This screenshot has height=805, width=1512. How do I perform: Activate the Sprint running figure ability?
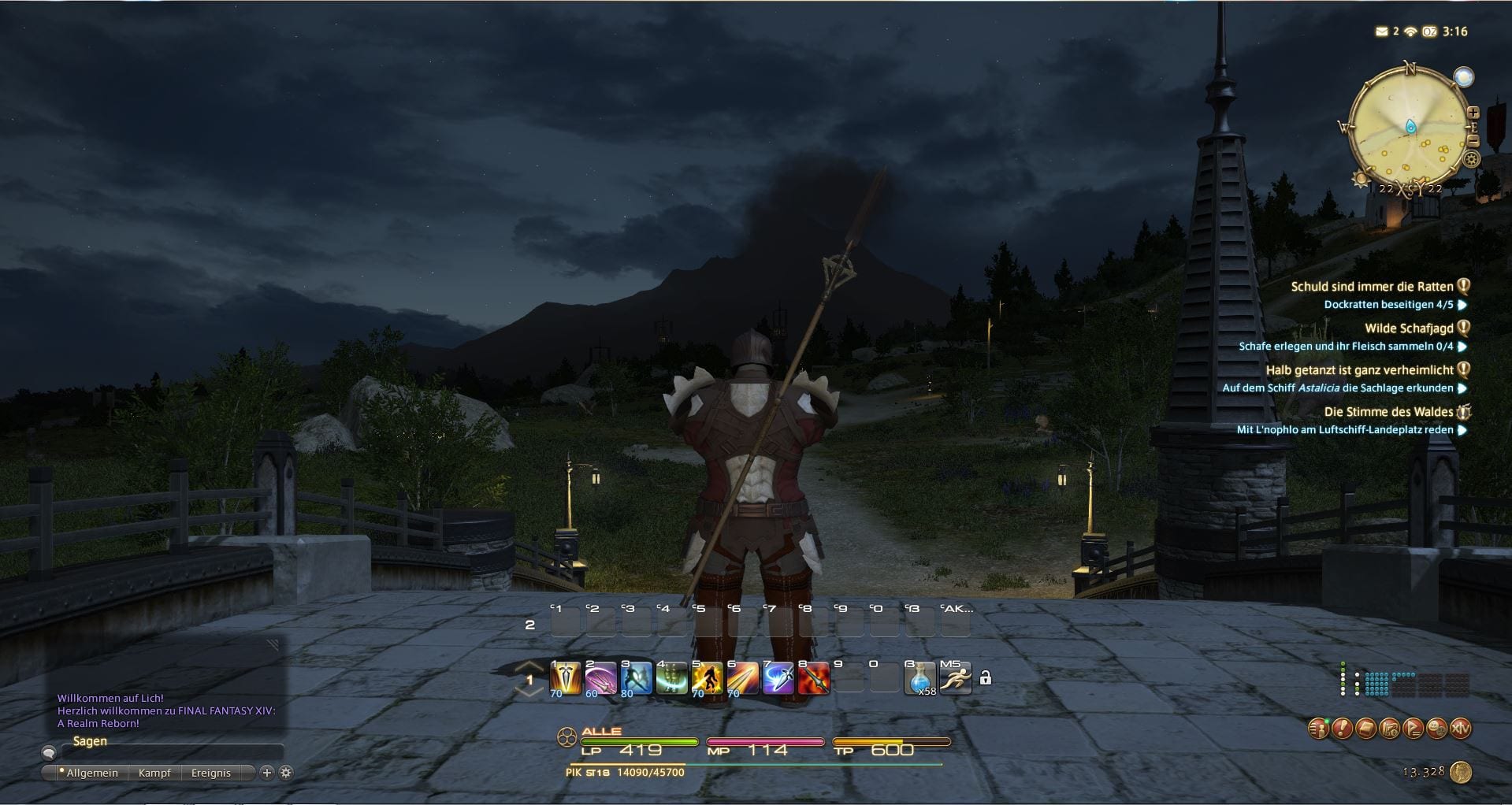[x=955, y=678]
